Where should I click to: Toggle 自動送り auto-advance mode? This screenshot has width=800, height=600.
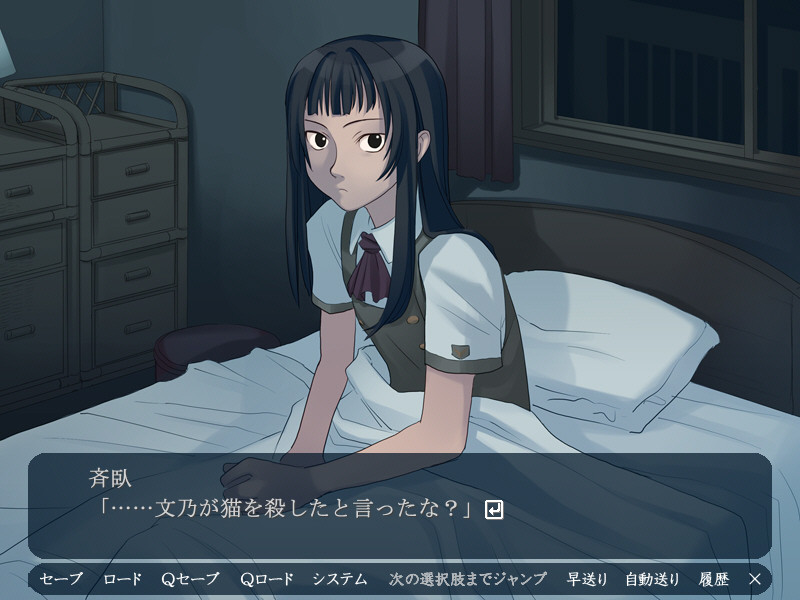[652, 579]
